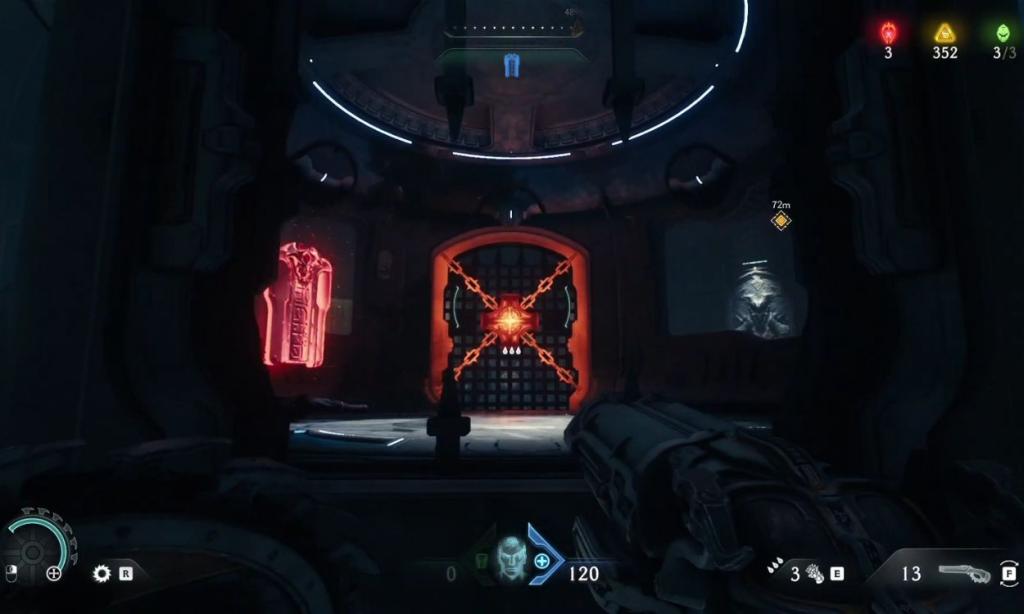Click the equipped shotgun weapon icon
Screen dimensions: 1024x614
tap(964, 573)
